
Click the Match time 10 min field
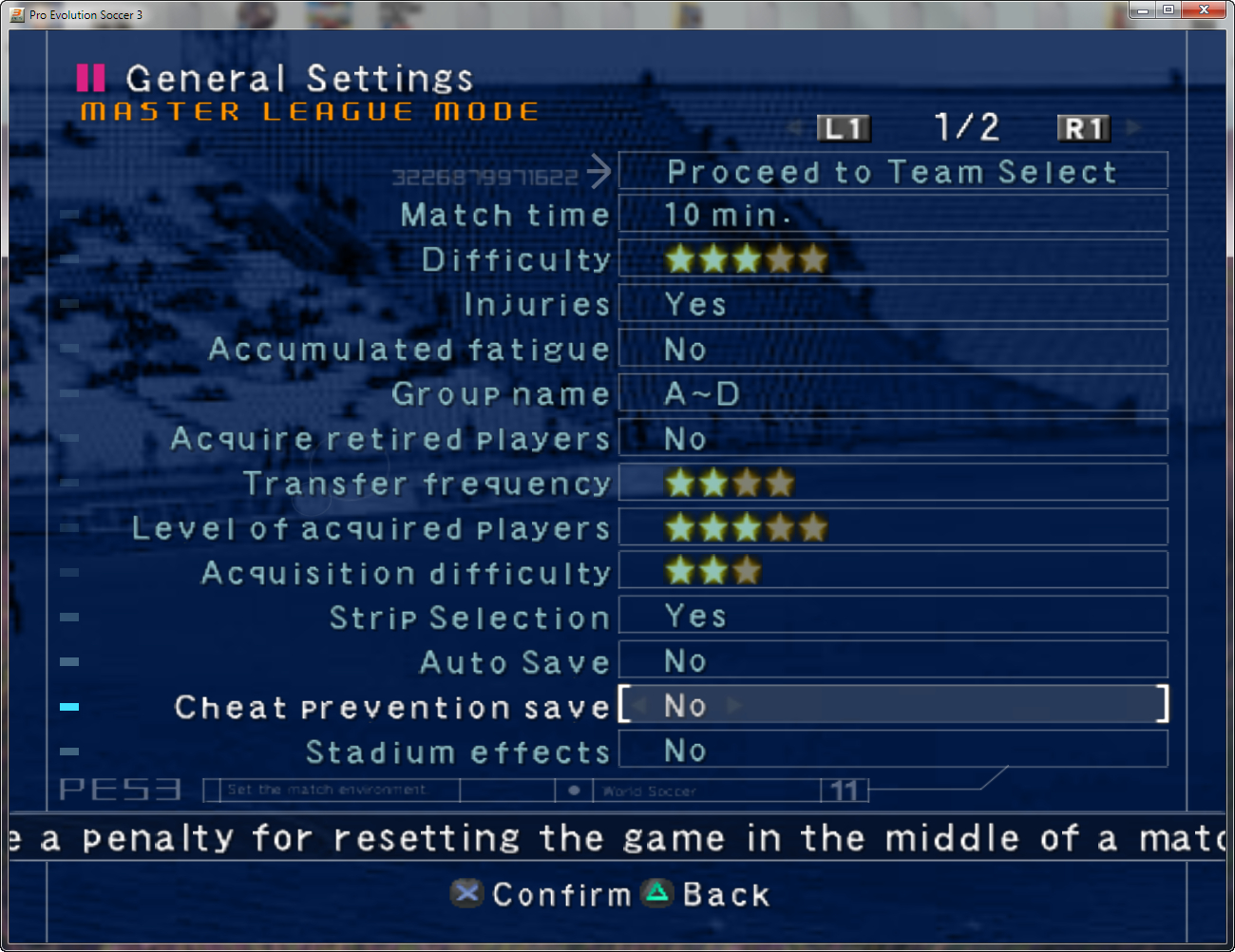pyautogui.click(x=893, y=215)
